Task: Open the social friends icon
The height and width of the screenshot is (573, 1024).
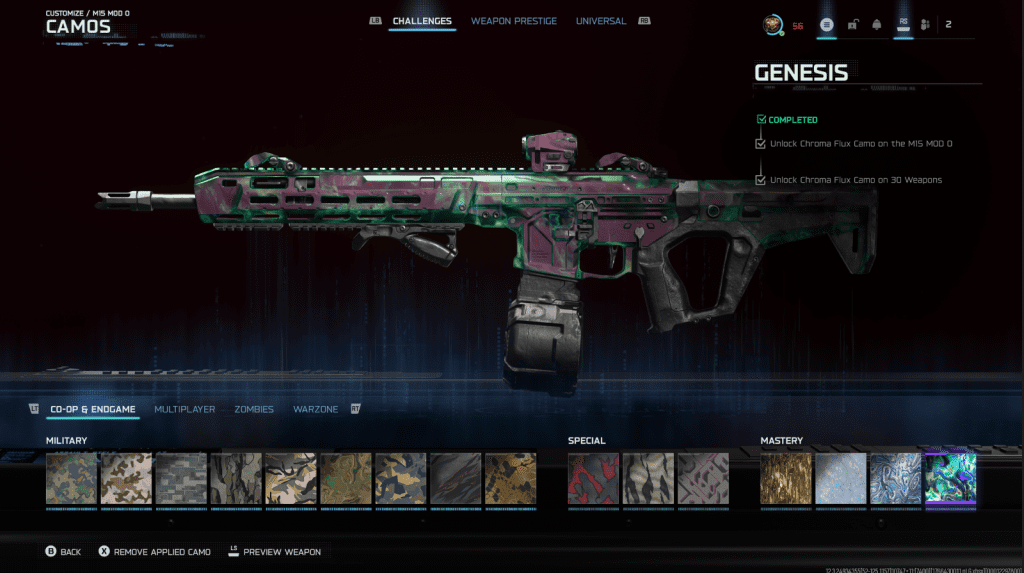Action: pos(925,25)
